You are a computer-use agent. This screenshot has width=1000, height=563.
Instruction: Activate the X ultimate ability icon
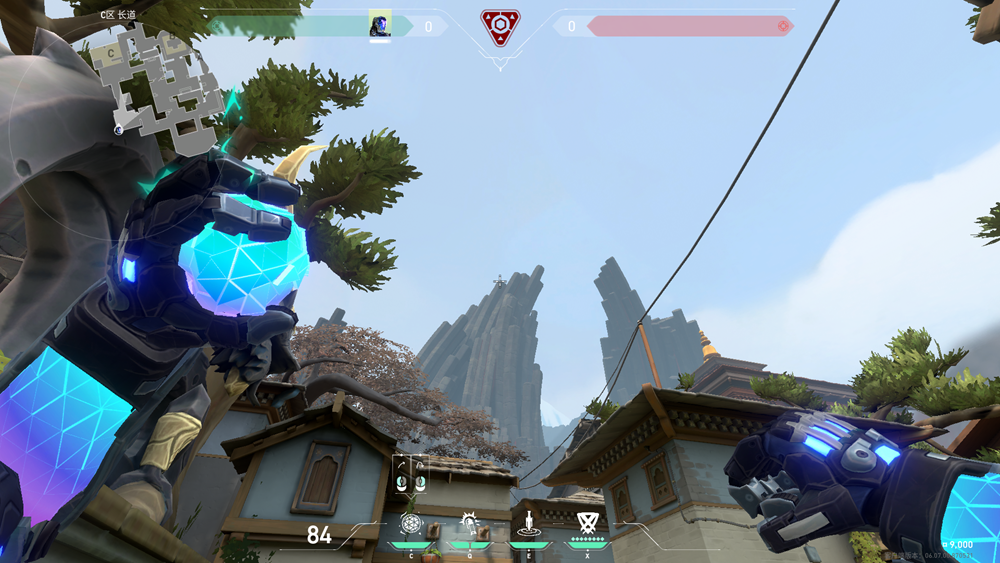tap(586, 522)
